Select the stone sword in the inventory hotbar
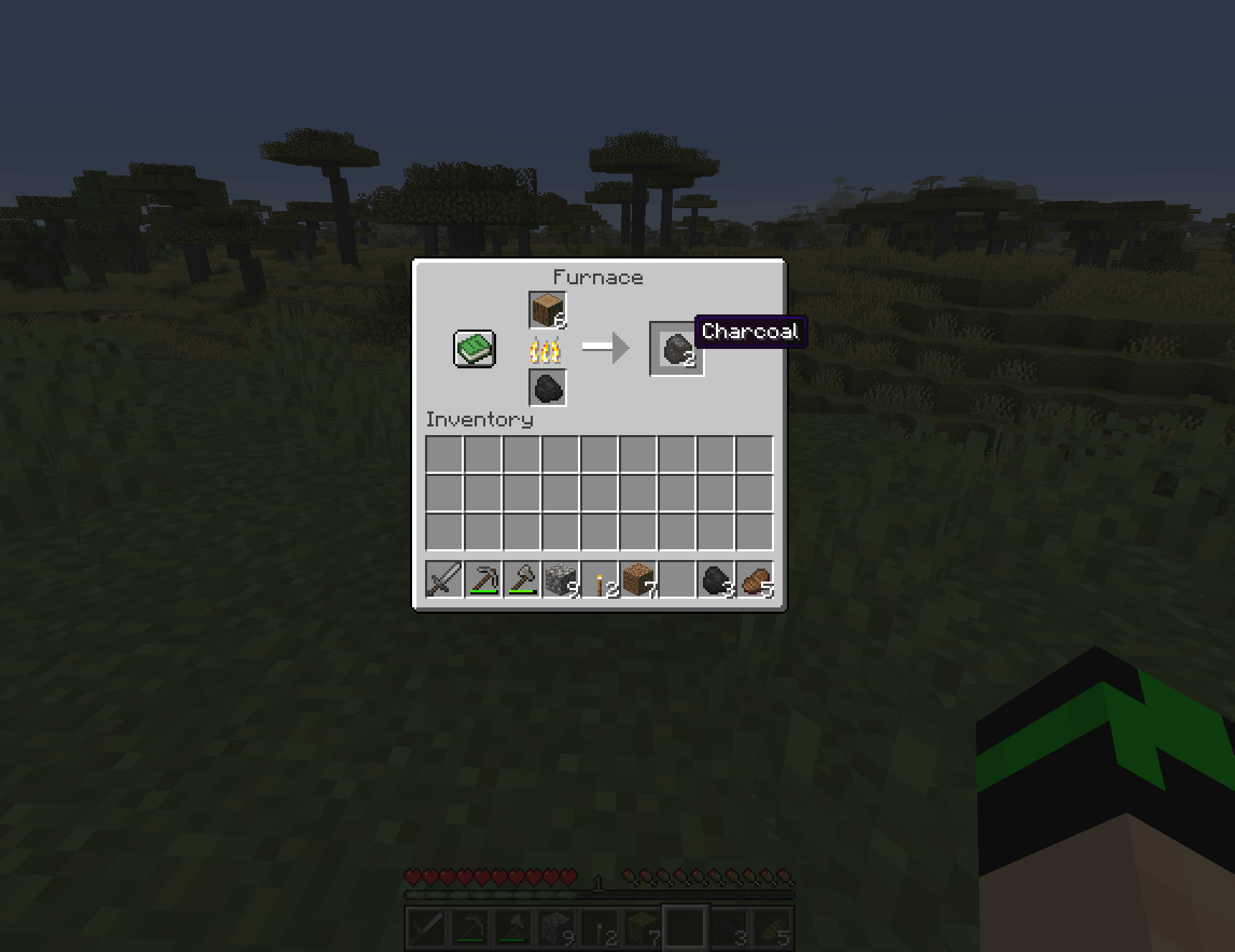Screen dimensions: 1235x952 click(444, 579)
